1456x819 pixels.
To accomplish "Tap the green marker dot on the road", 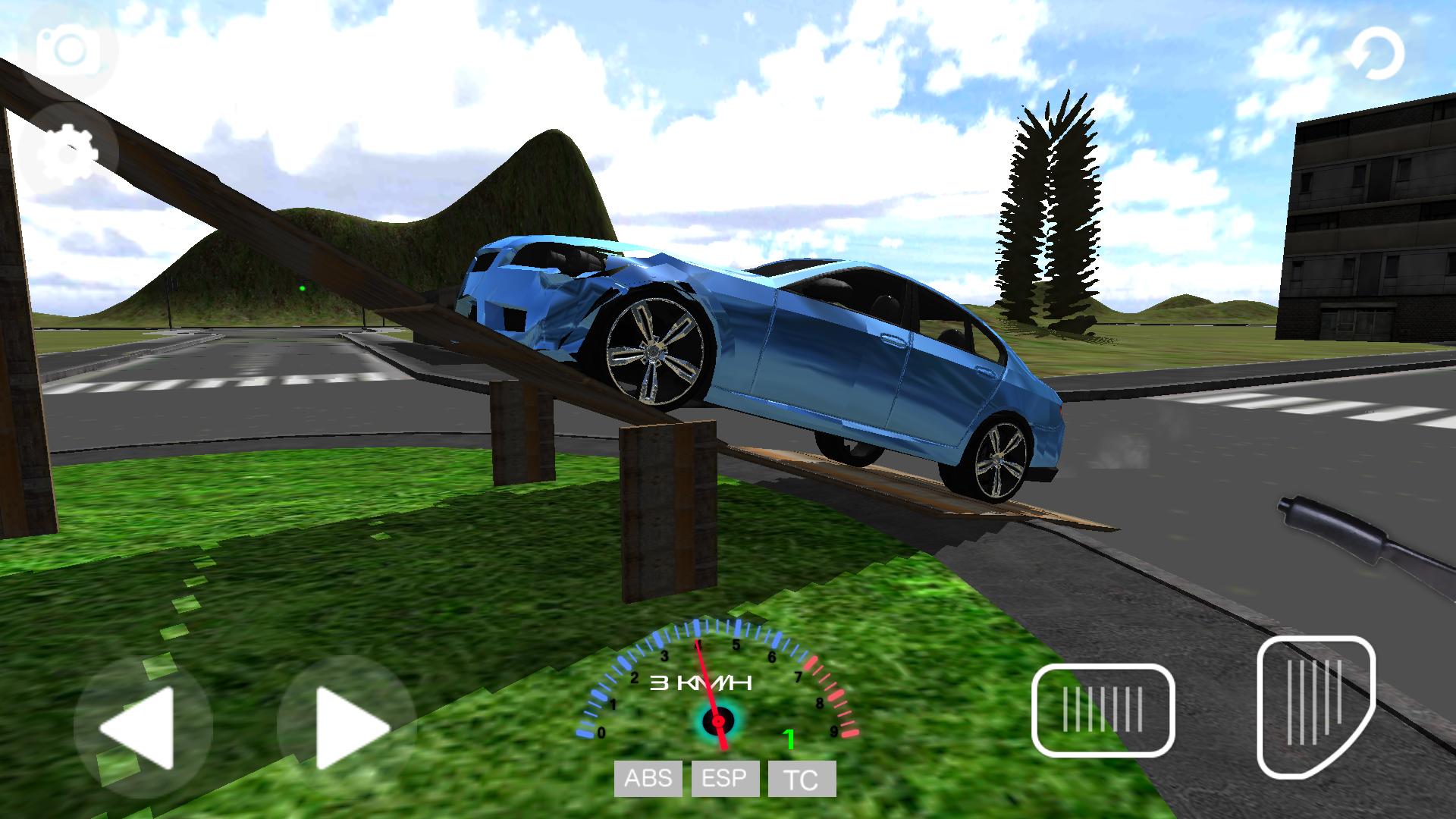I will pyautogui.click(x=303, y=288).
